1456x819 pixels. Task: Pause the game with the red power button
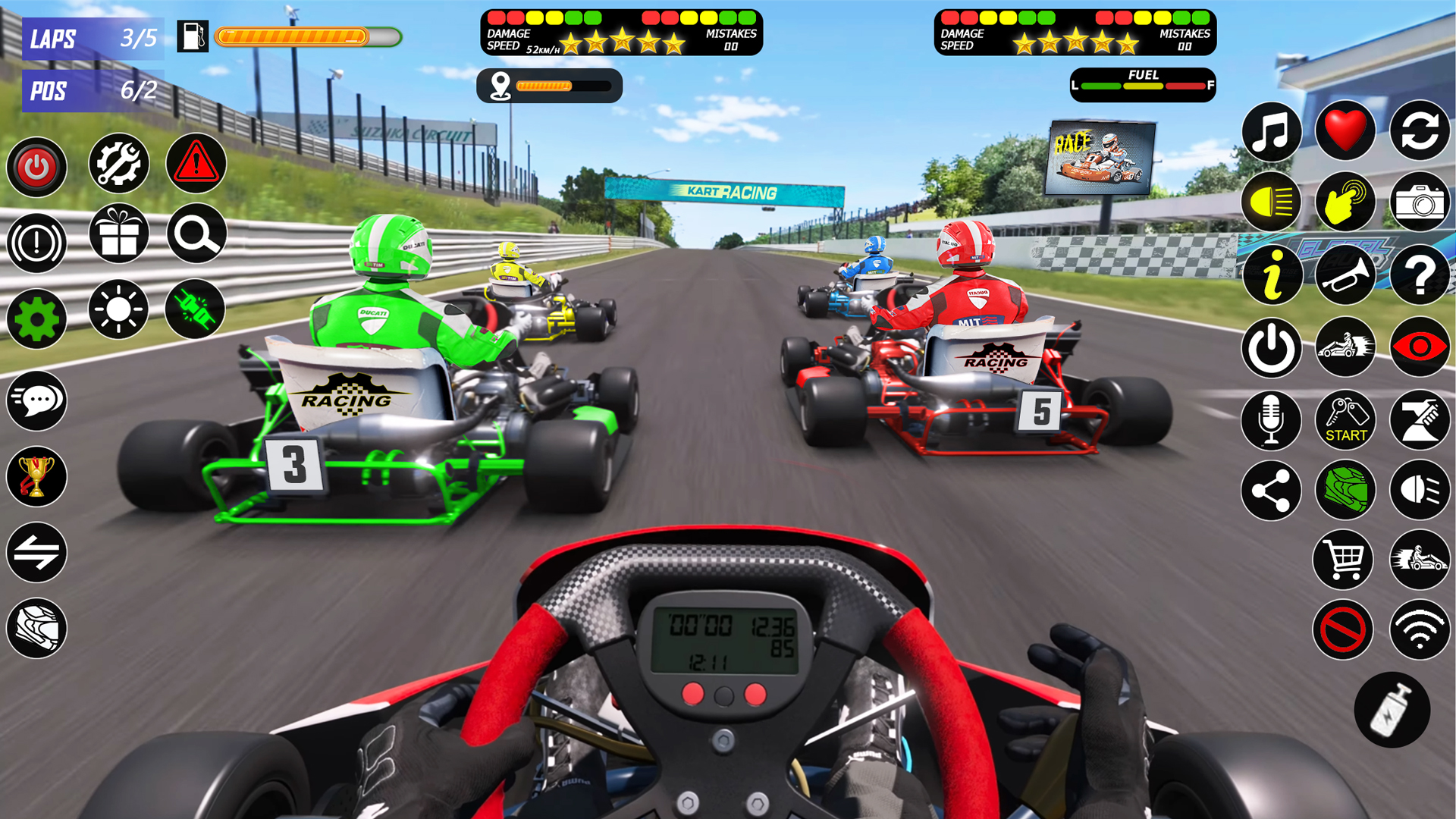(36, 167)
